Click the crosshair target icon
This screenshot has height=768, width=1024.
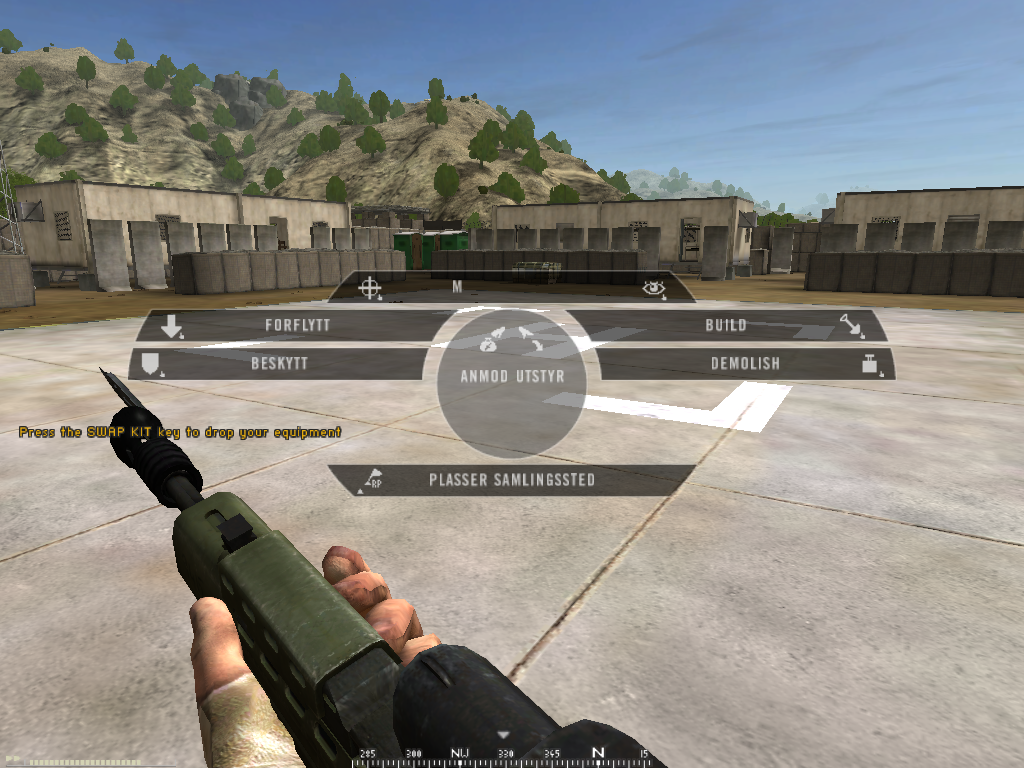coord(370,288)
